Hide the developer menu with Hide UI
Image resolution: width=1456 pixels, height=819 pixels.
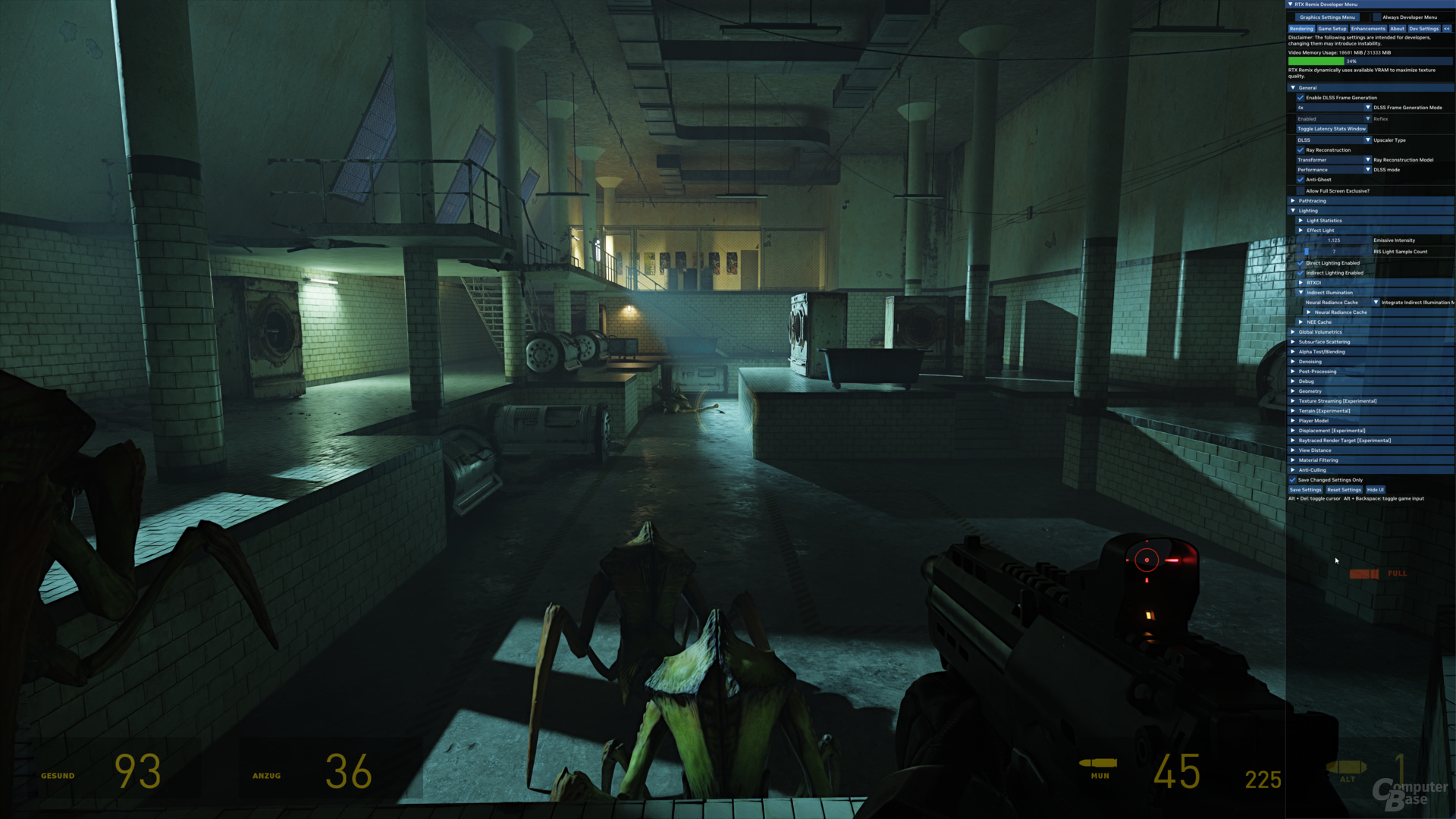[1376, 490]
